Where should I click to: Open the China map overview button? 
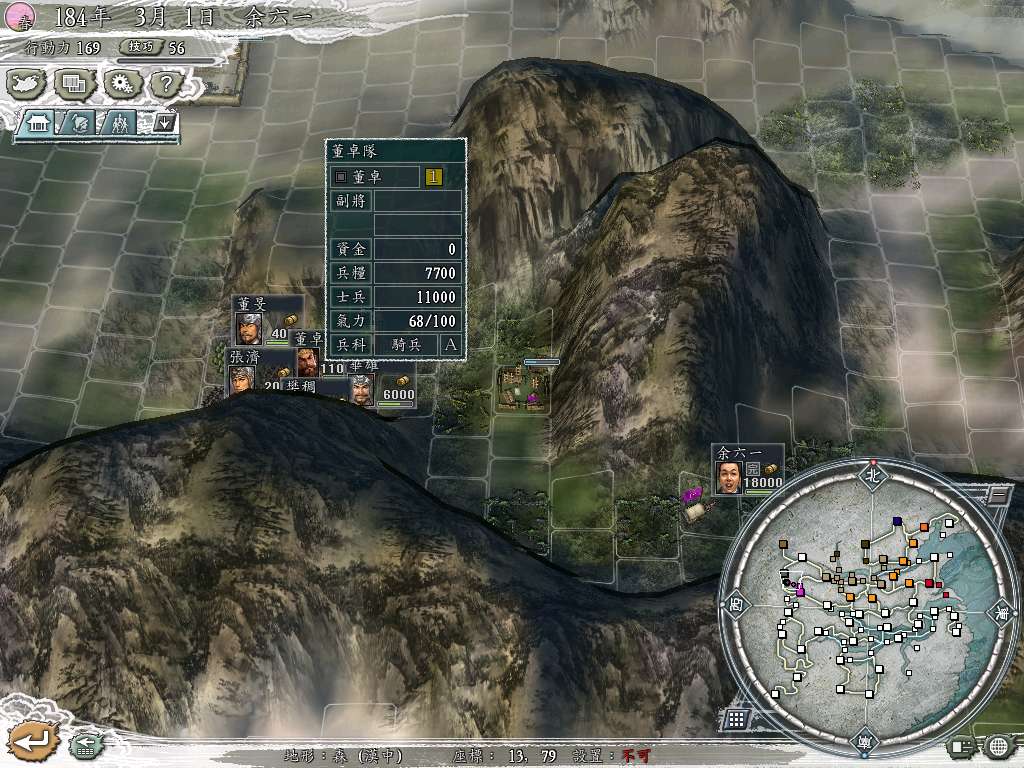[28, 85]
